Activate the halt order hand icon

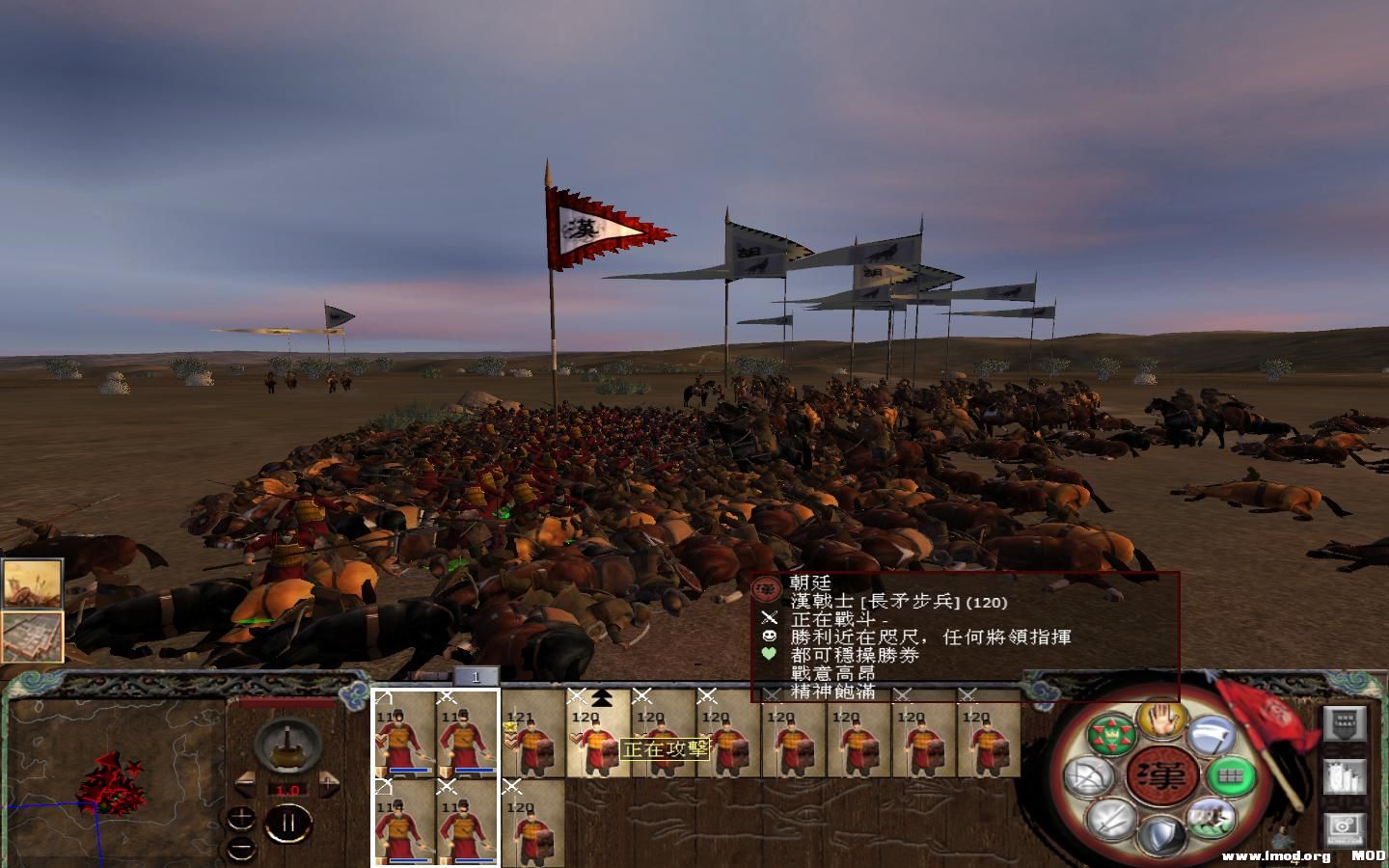tap(1161, 719)
